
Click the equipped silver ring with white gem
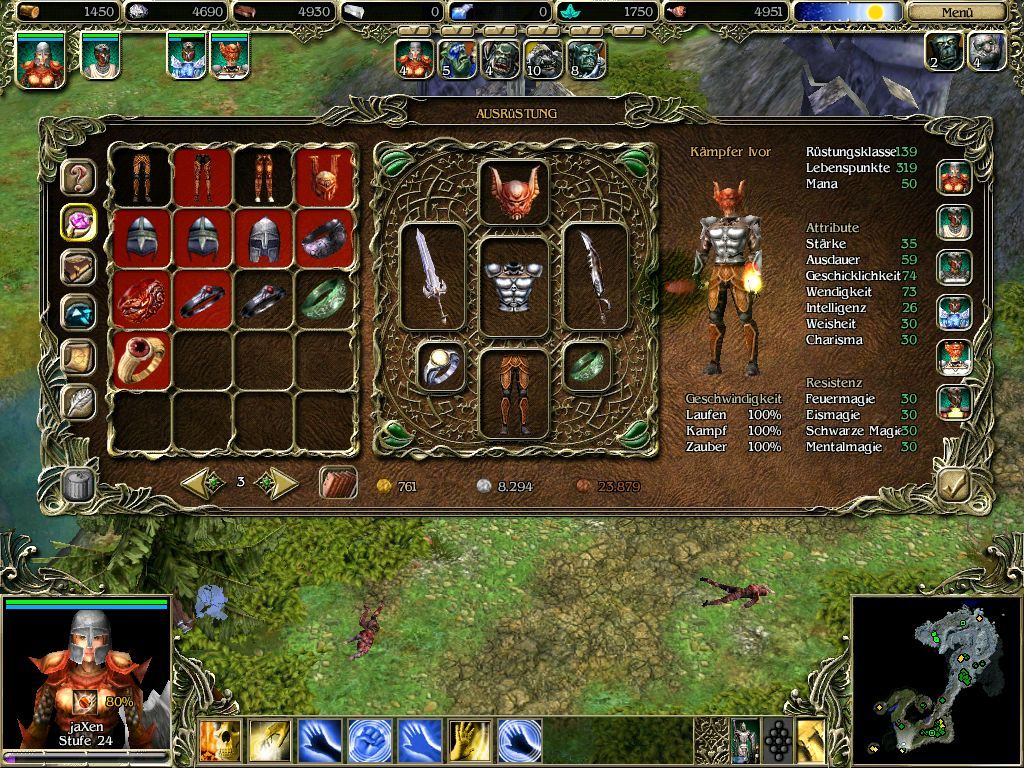441,366
